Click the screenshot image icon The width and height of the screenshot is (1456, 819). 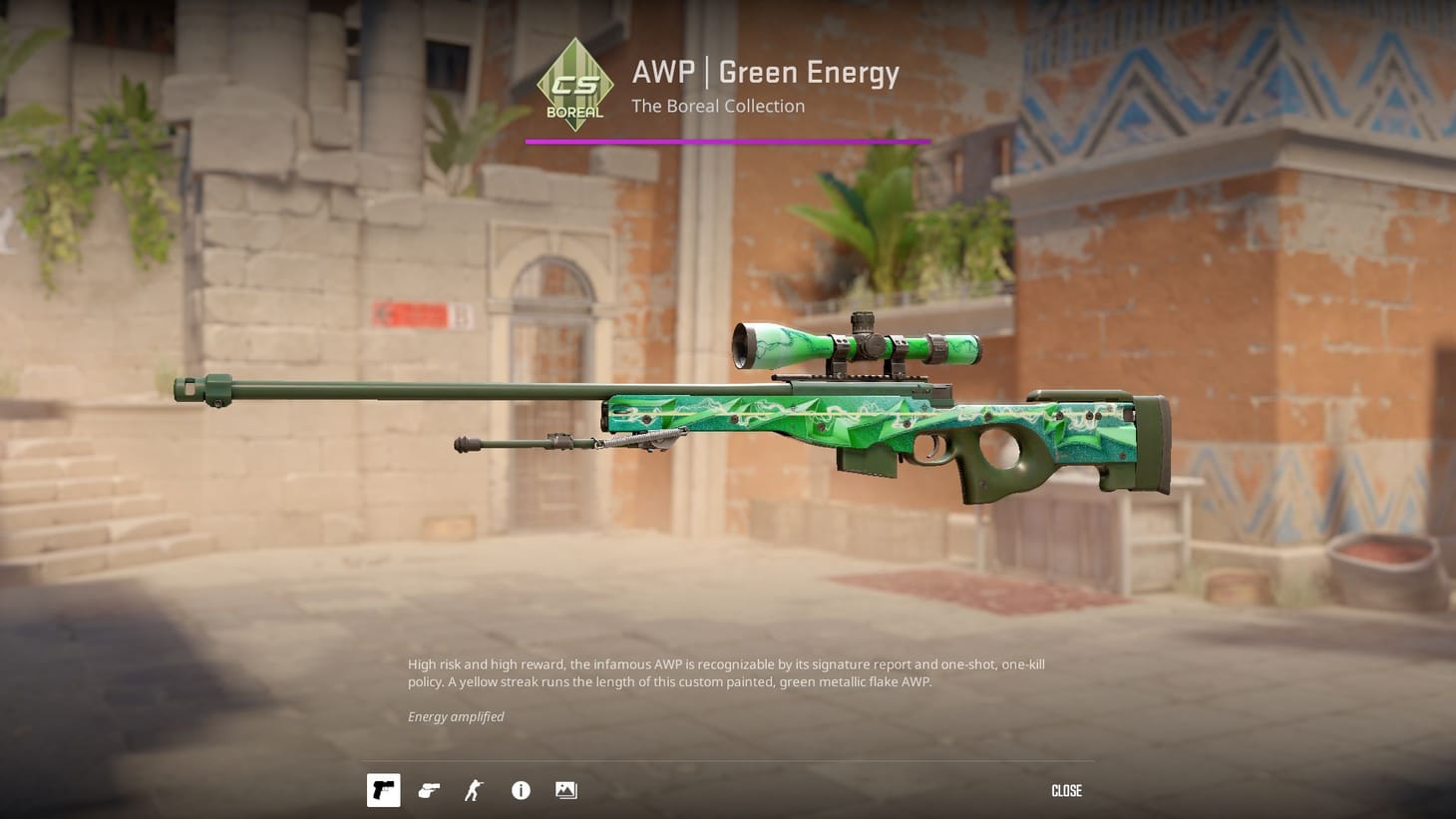tap(565, 790)
